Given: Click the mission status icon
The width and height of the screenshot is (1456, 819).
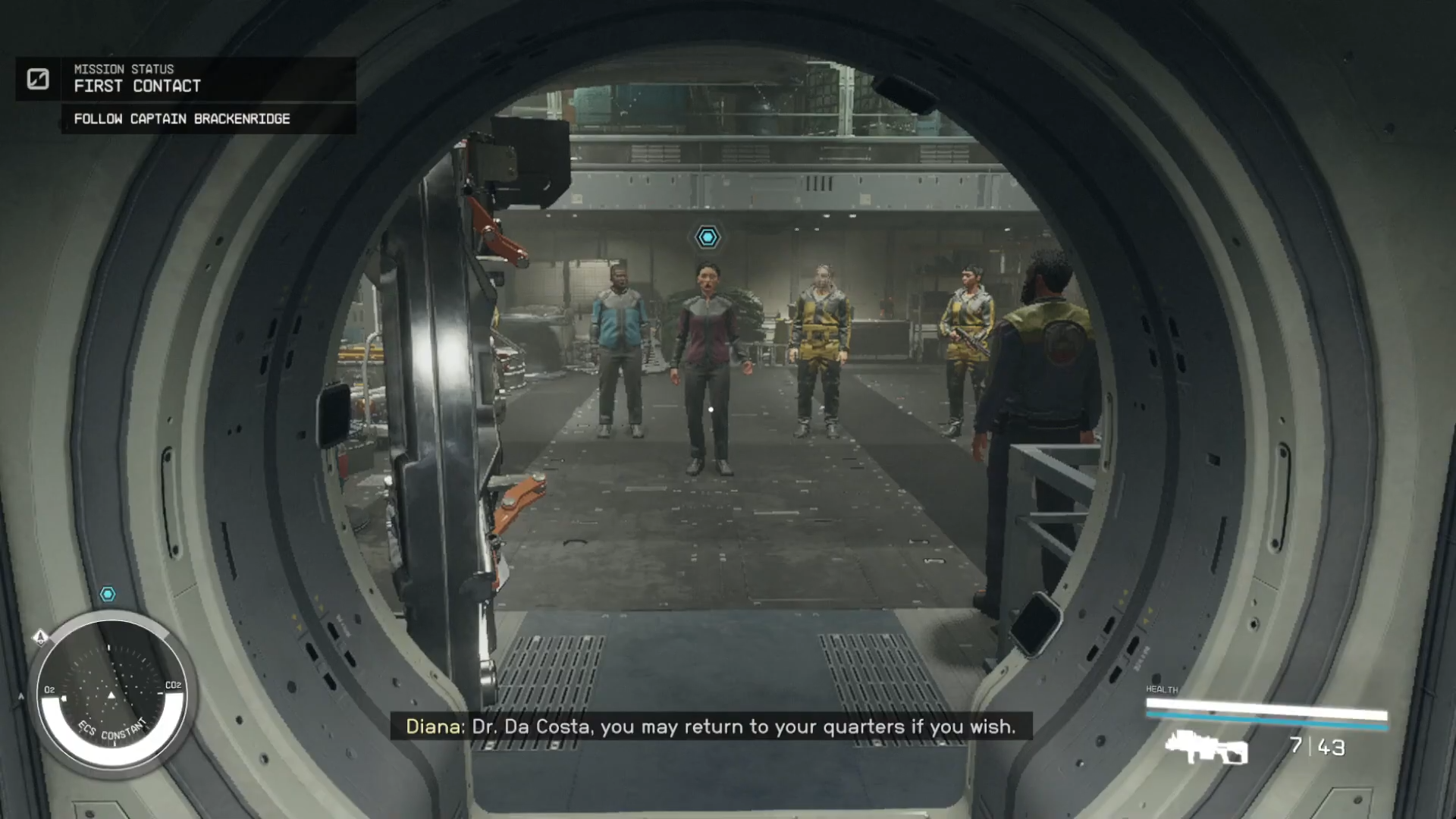Looking at the screenshot, I should coord(38,79).
